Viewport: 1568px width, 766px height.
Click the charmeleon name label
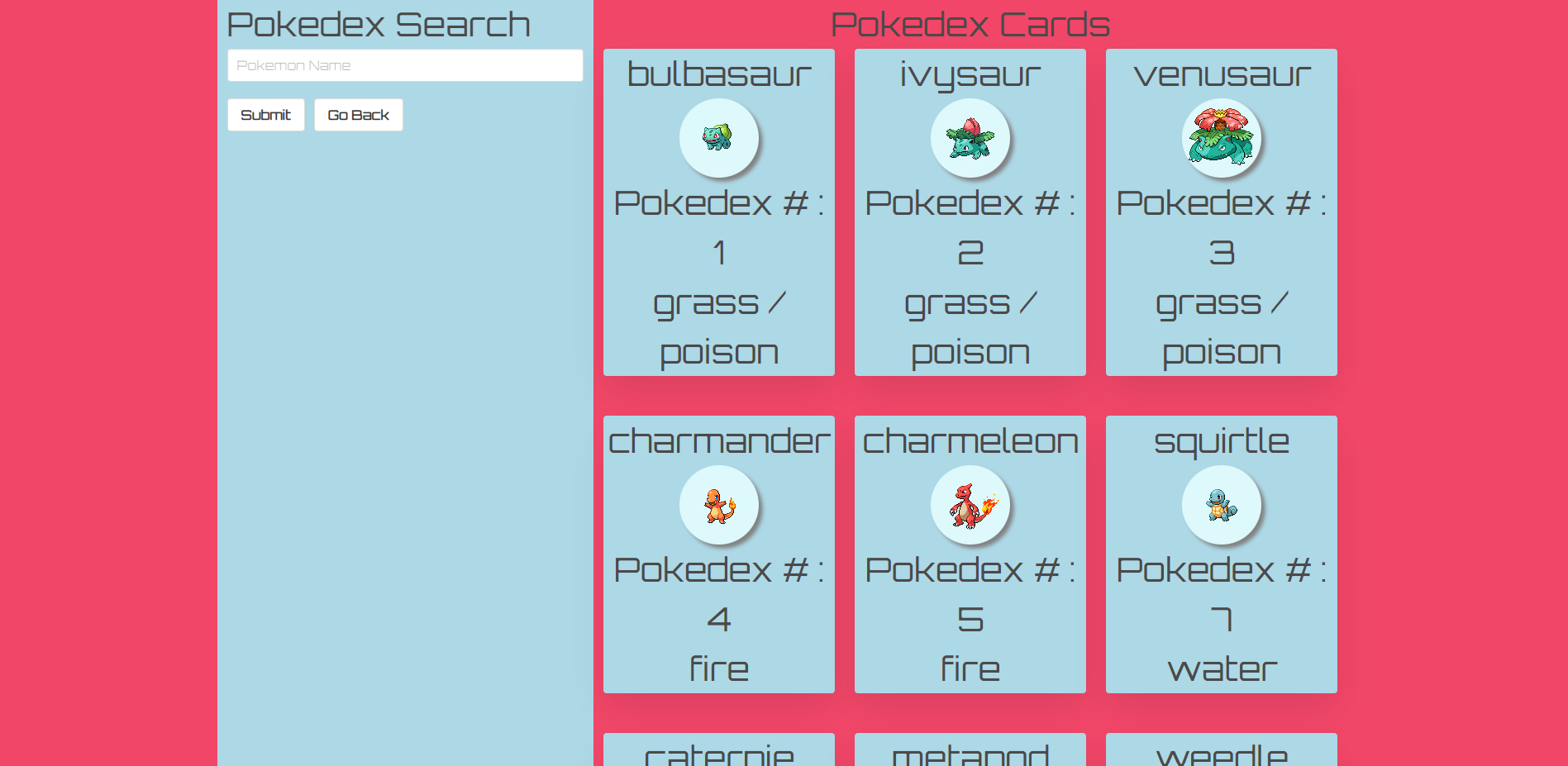coord(970,441)
